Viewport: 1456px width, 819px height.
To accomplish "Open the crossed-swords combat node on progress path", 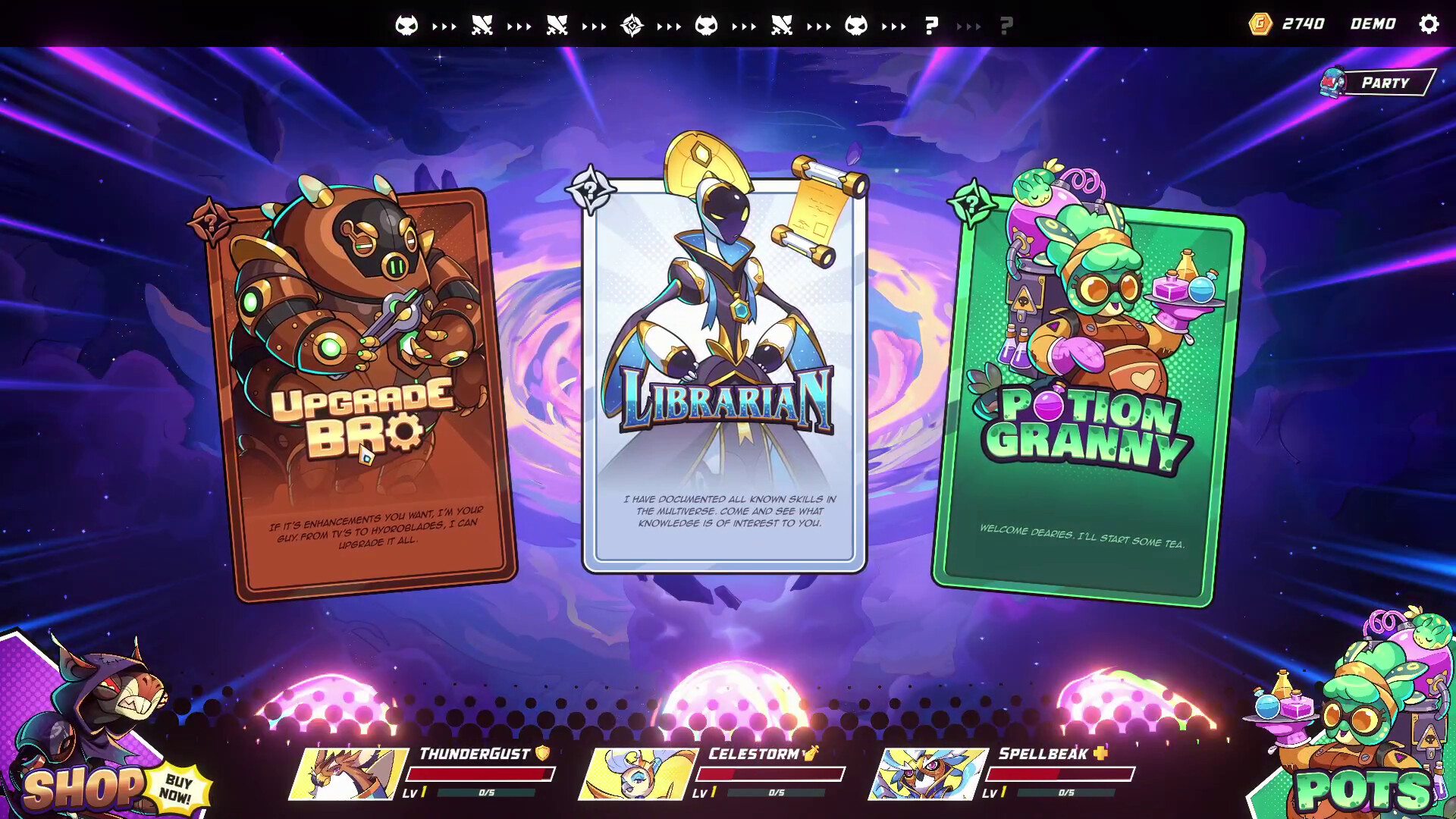I will [x=481, y=24].
